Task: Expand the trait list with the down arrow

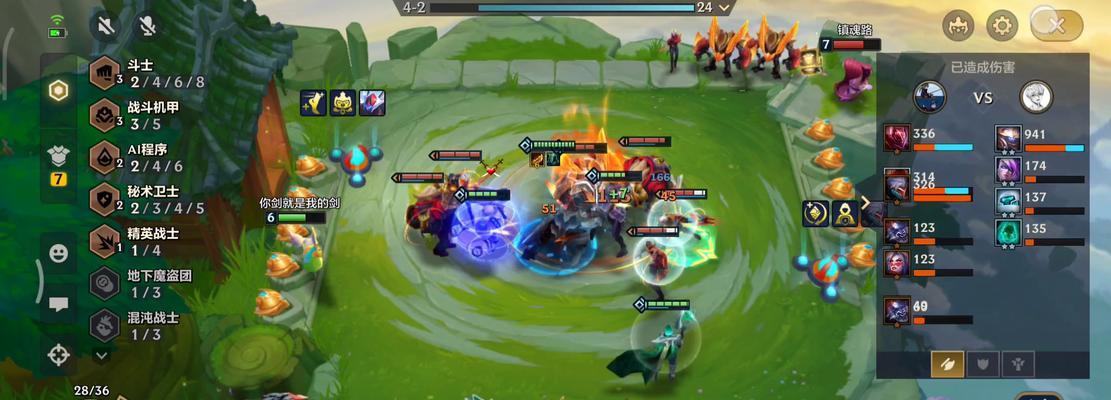Action: click(102, 354)
